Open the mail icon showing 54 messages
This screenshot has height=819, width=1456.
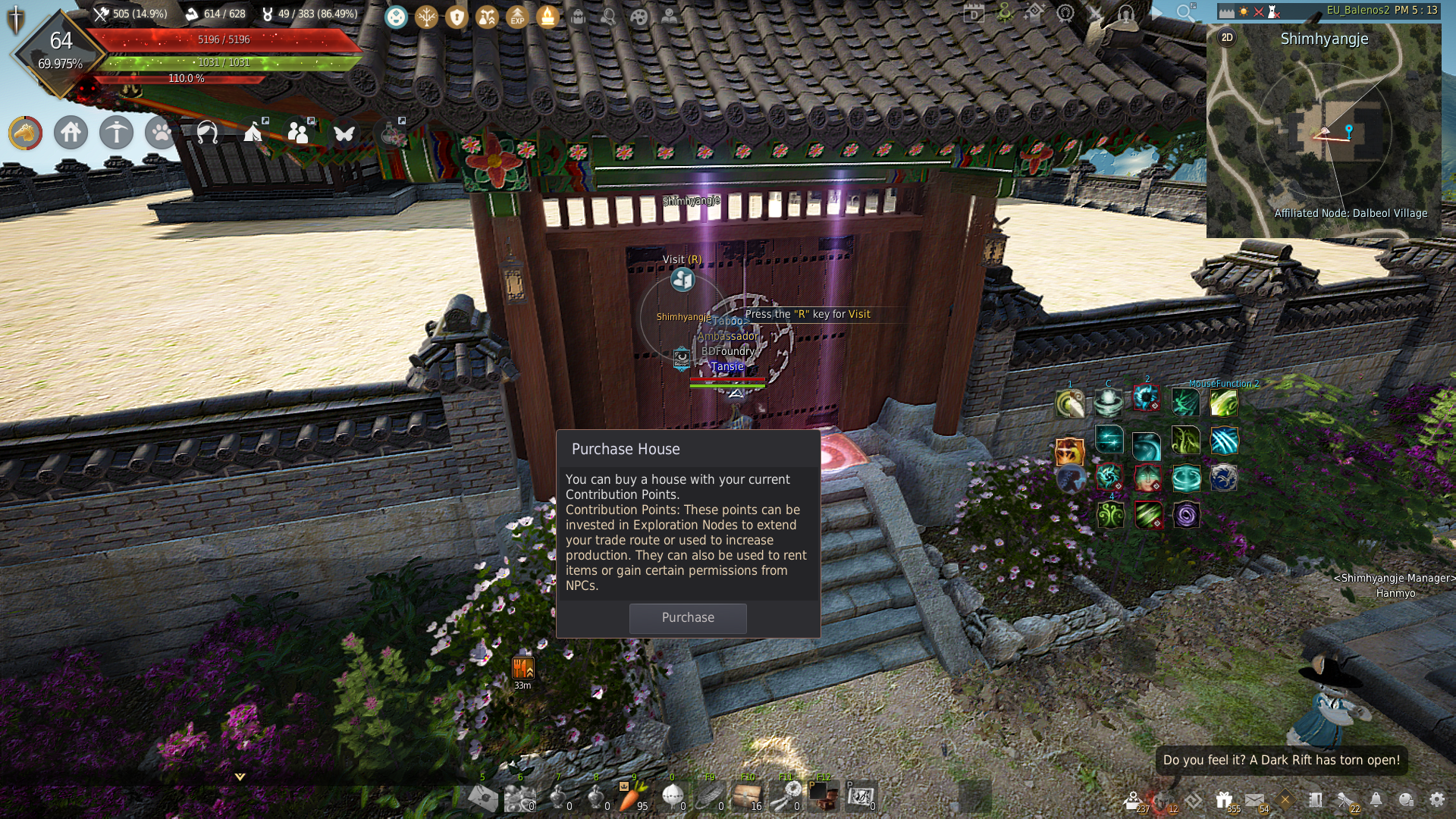point(1254,799)
